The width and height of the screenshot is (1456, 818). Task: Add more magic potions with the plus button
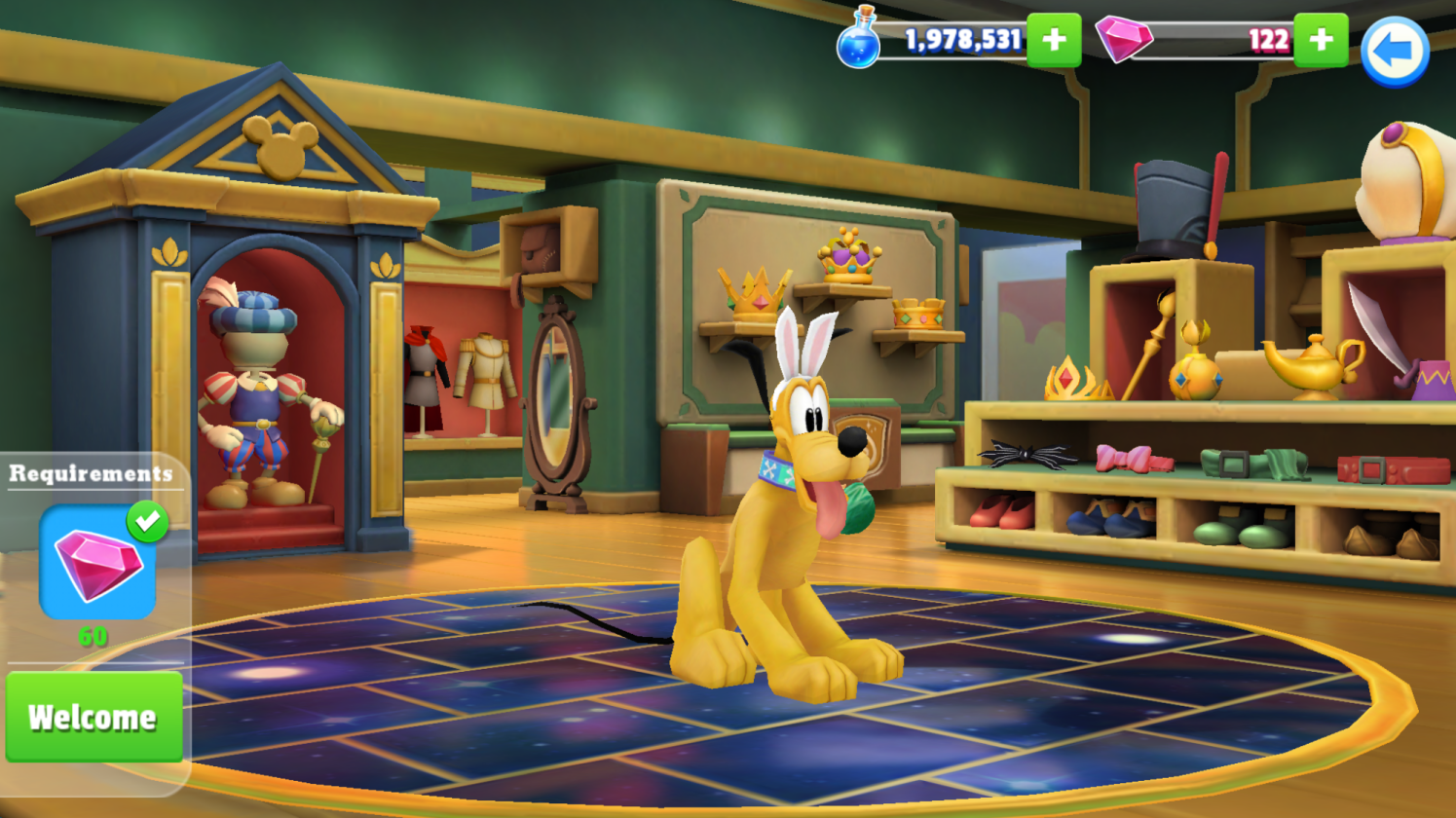coord(1054,40)
